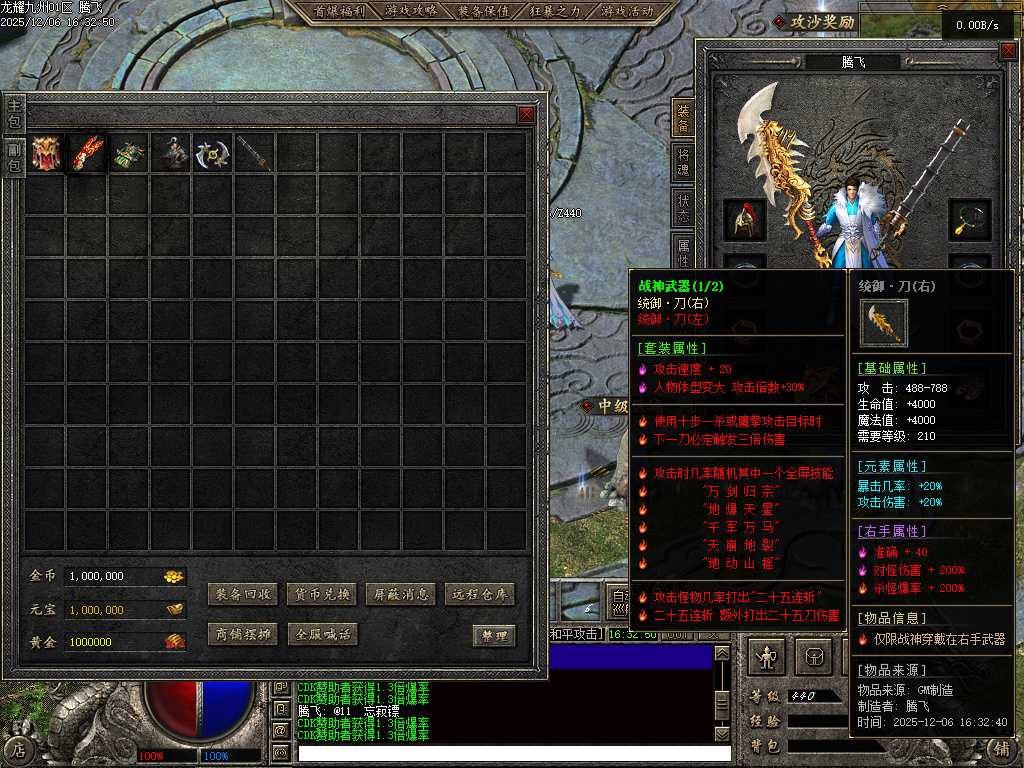The image size is (1024, 768).
Task: Open 货币兑换 currency exchange
Action: pyautogui.click(x=321, y=594)
